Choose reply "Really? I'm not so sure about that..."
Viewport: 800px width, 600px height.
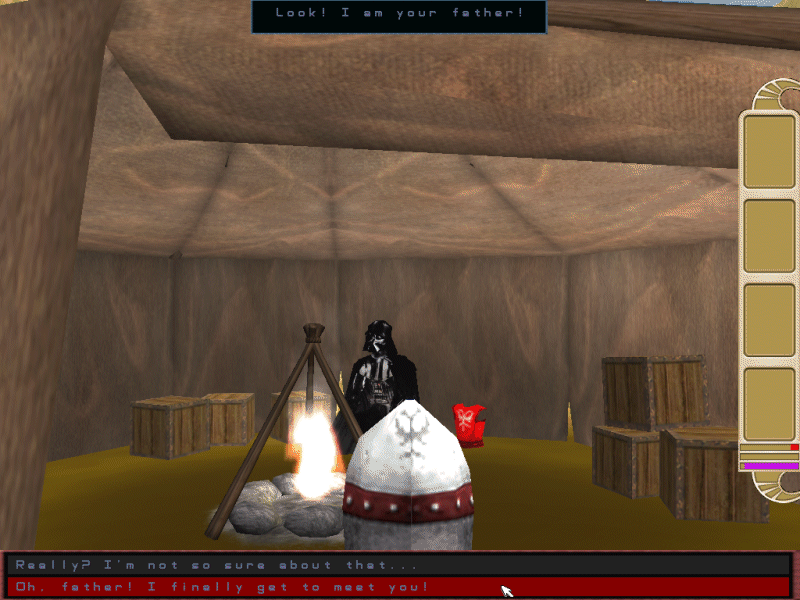click(x=210, y=565)
